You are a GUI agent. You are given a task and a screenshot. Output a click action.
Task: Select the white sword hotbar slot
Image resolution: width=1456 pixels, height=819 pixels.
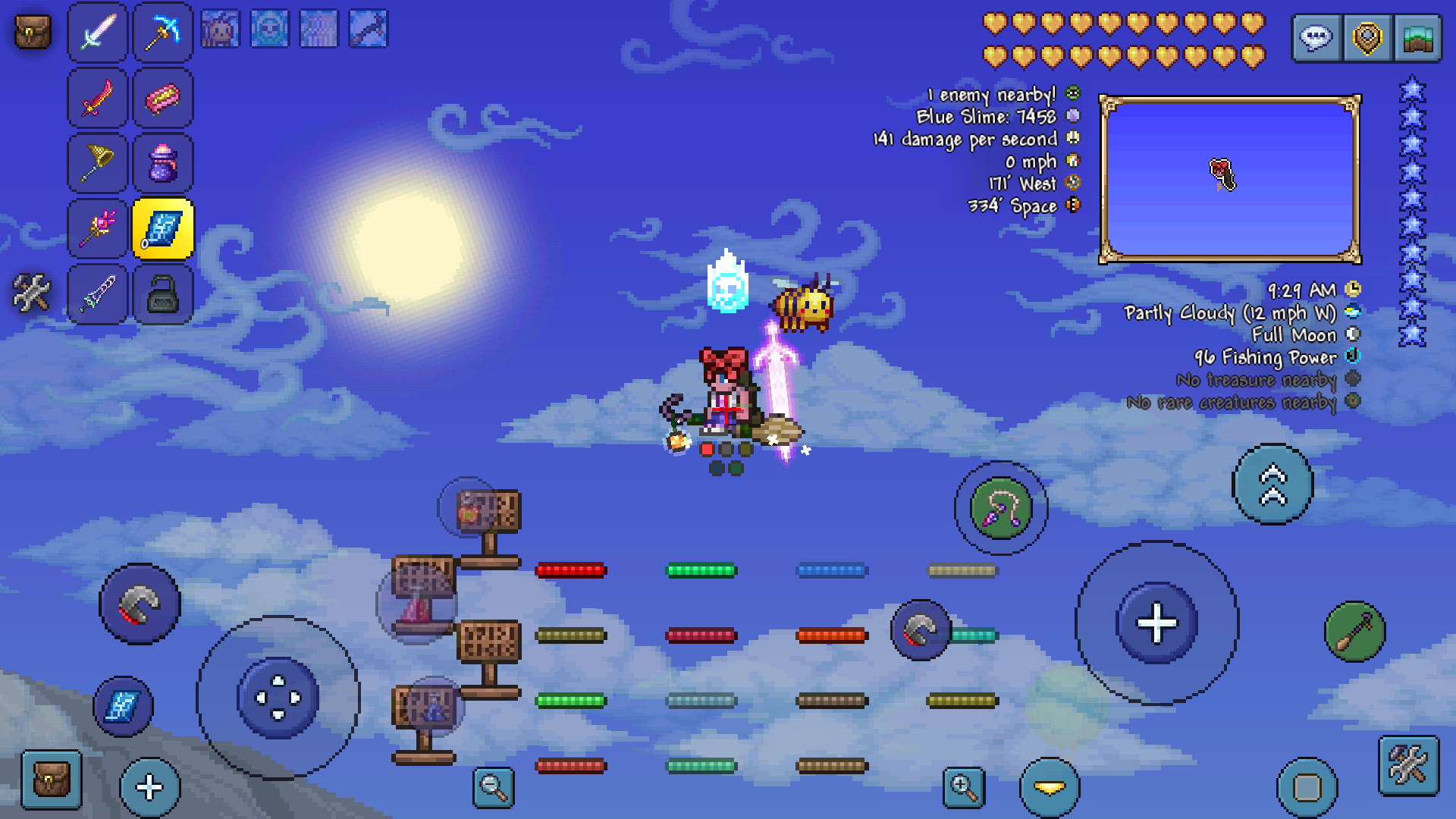click(98, 33)
